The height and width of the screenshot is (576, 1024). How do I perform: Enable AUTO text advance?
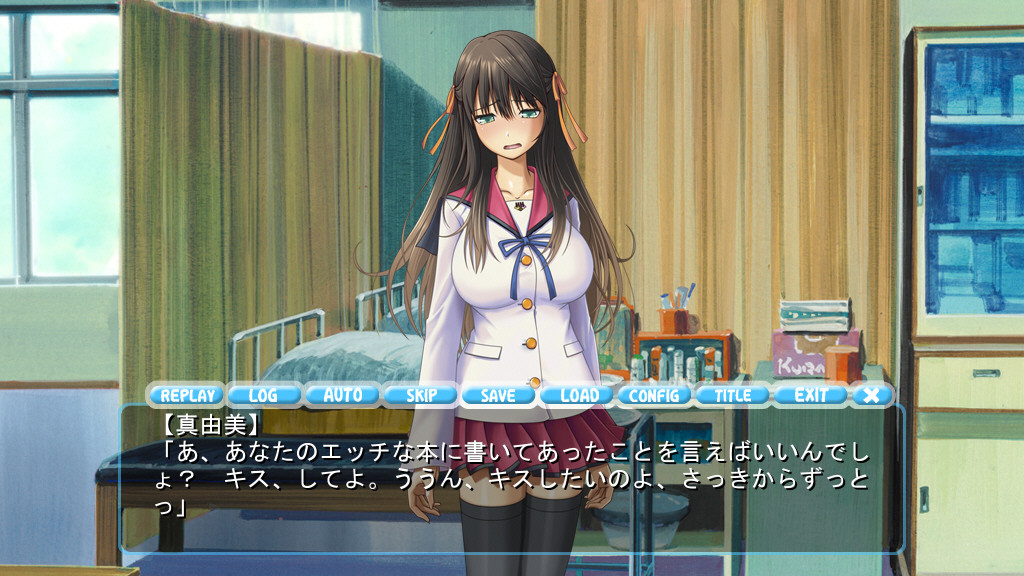click(342, 395)
